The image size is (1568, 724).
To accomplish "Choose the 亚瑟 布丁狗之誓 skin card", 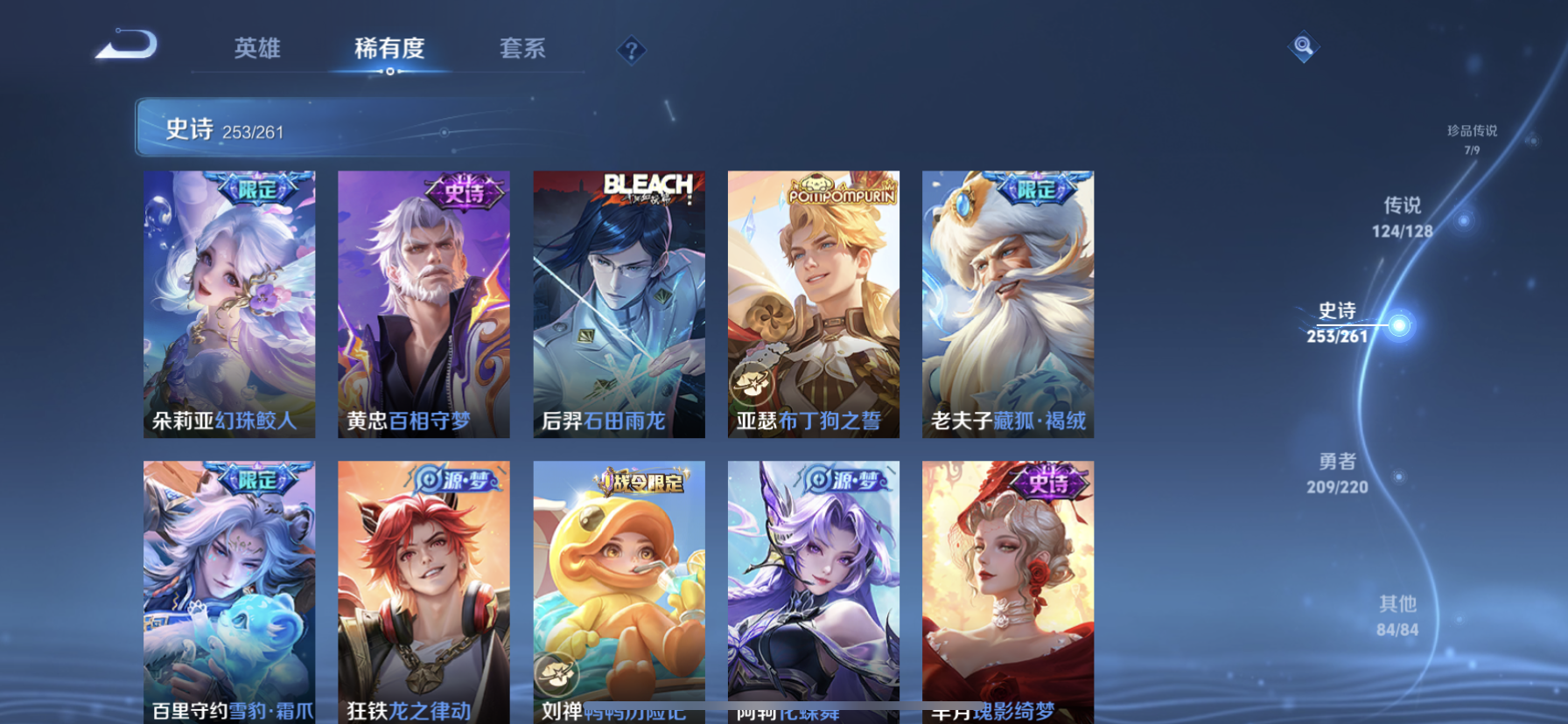I will [813, 303].
